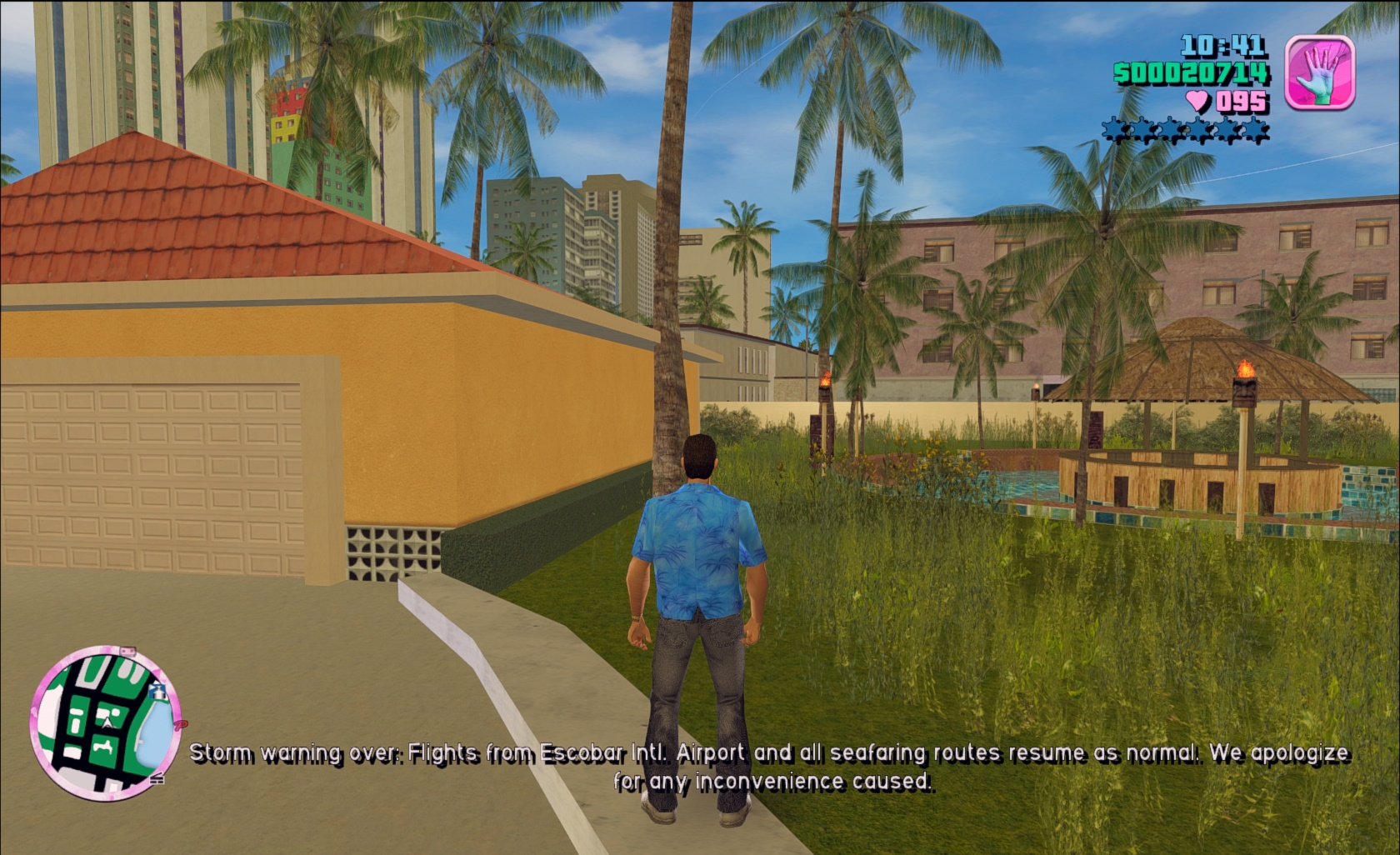
Task: Click the in-game clock showing 10:41
Action: tap(1221, 46)
